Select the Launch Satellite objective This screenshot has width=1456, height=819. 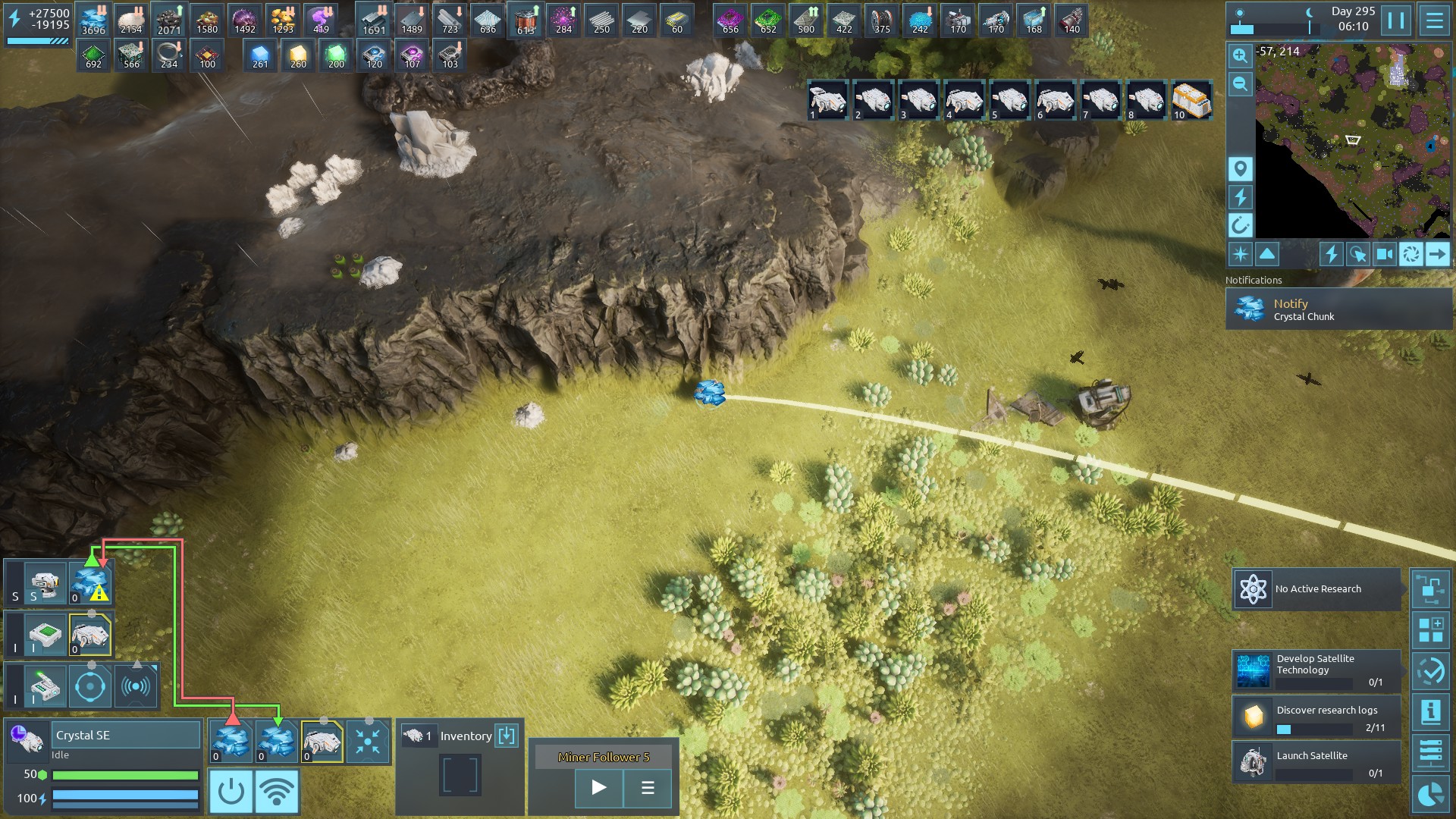[1317, 762]
